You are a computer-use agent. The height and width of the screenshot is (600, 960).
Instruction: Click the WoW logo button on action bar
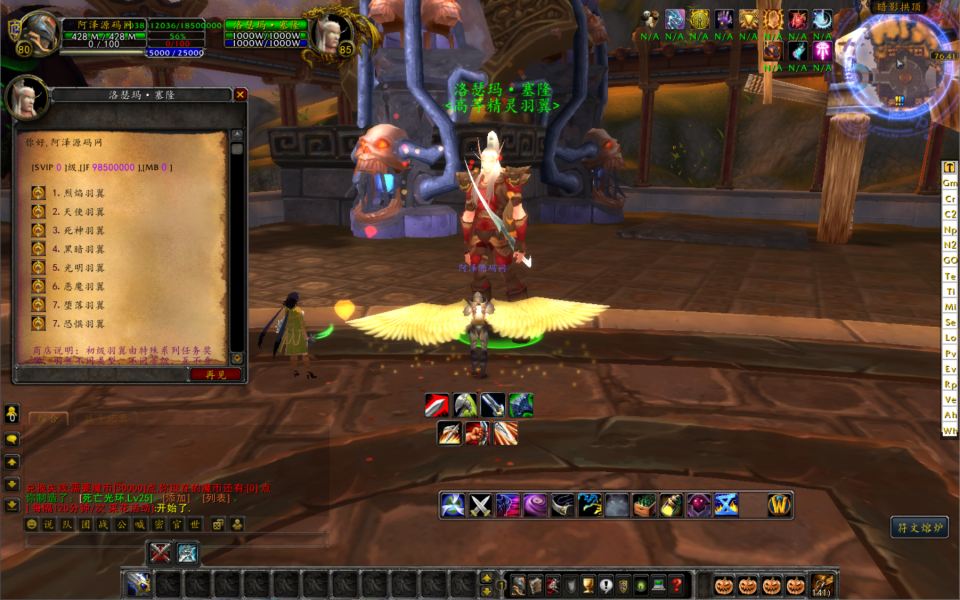pyautogui.click(x=780, y=506)
